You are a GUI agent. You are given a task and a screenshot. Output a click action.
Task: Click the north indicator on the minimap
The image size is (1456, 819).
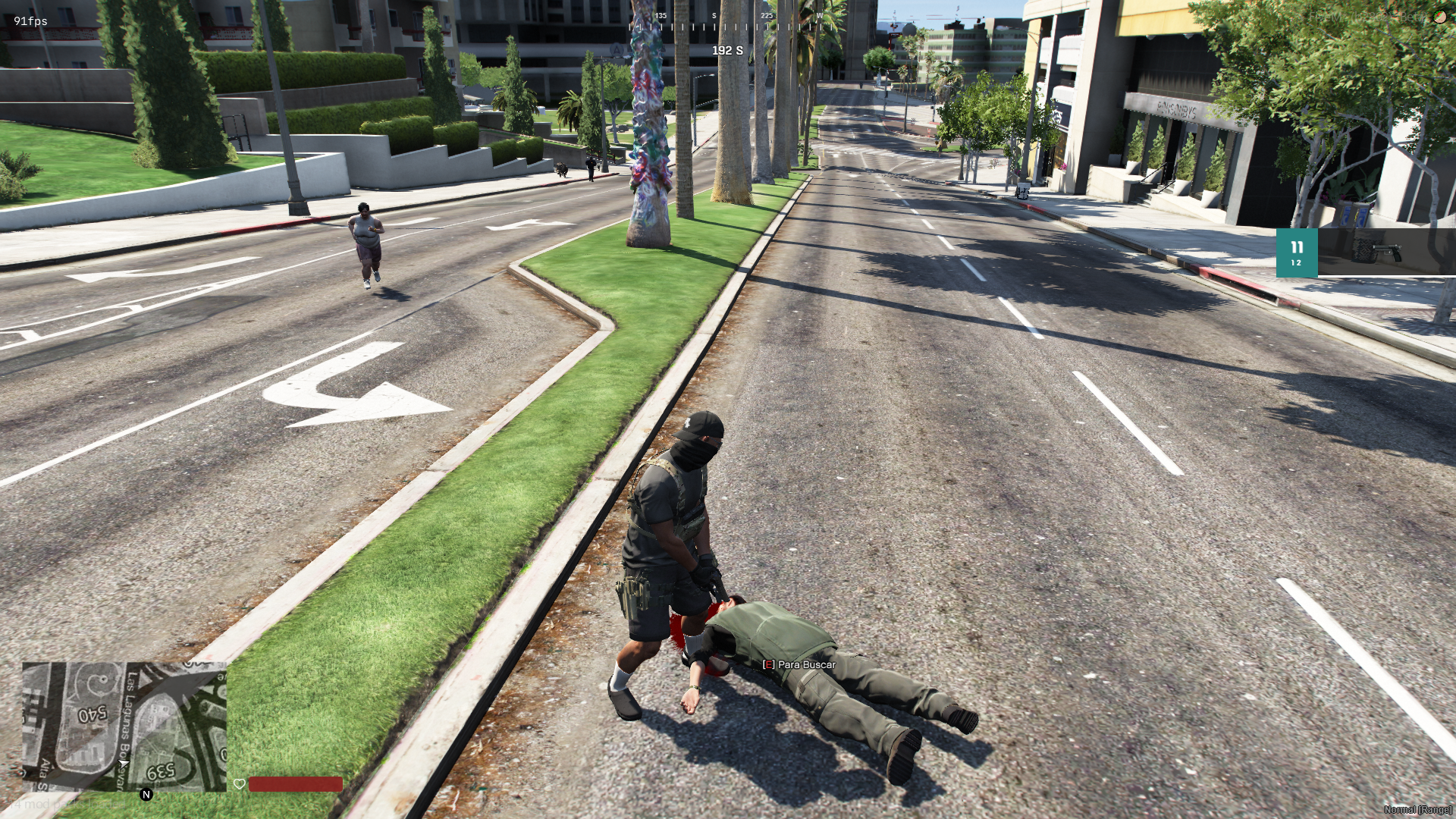pos(146,795)
